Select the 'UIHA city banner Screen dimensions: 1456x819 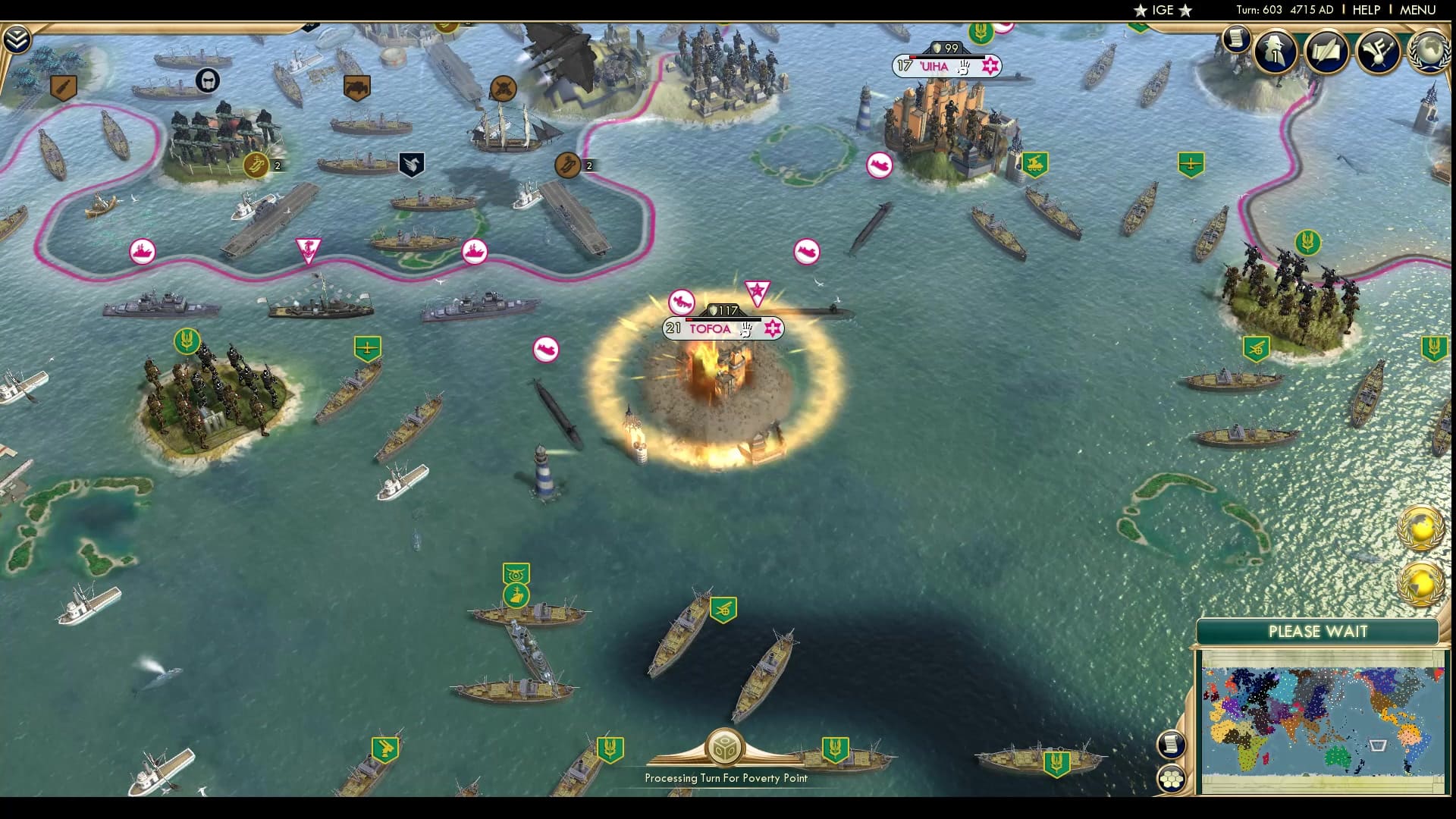[934, 67]
